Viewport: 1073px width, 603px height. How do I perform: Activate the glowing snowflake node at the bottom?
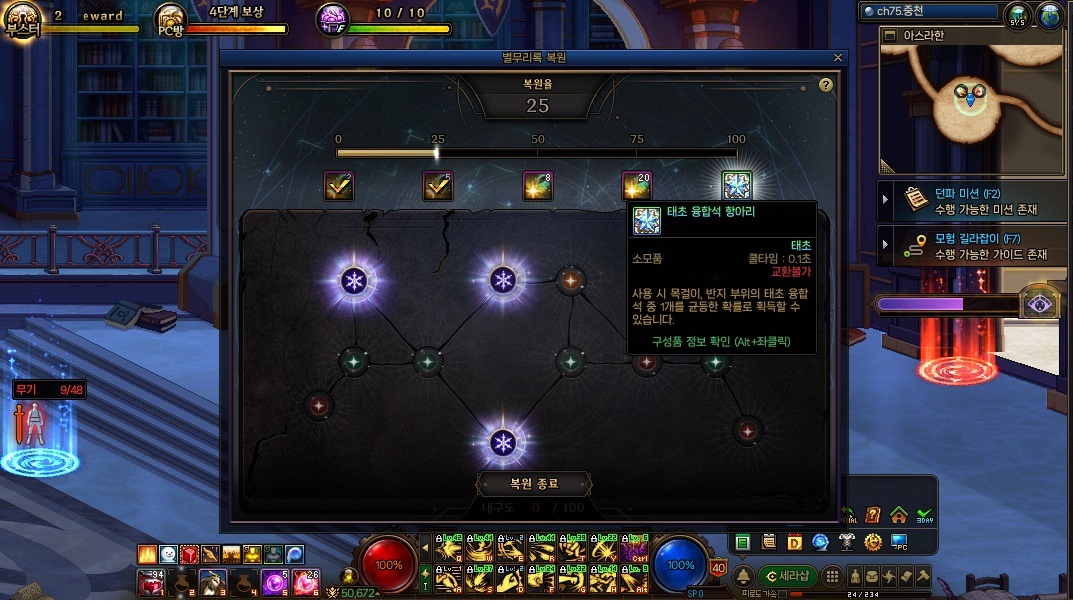502,443
